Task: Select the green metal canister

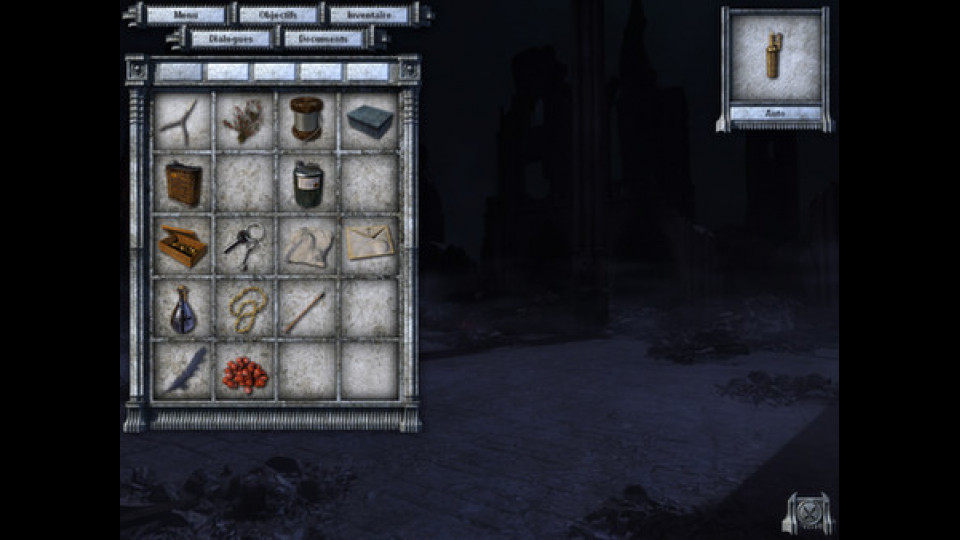Action: [x=307, y=184]
